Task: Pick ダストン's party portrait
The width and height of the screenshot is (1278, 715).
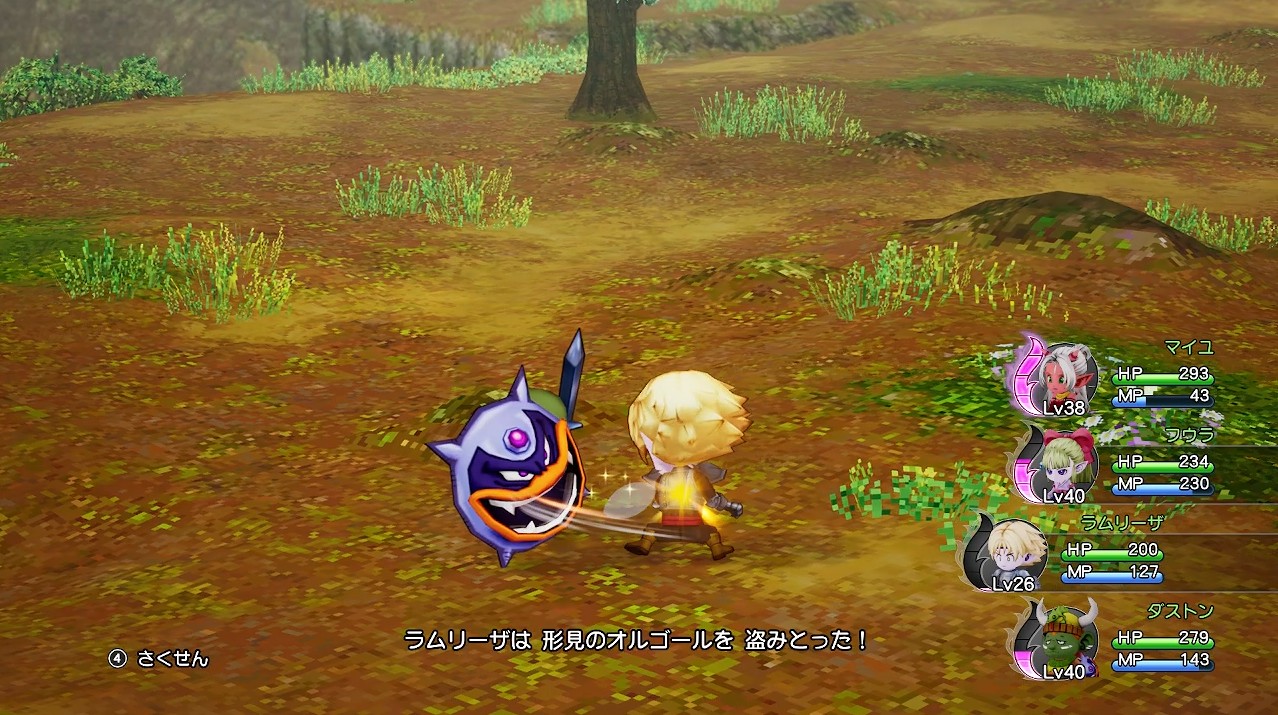Action: coord(1067,638)
